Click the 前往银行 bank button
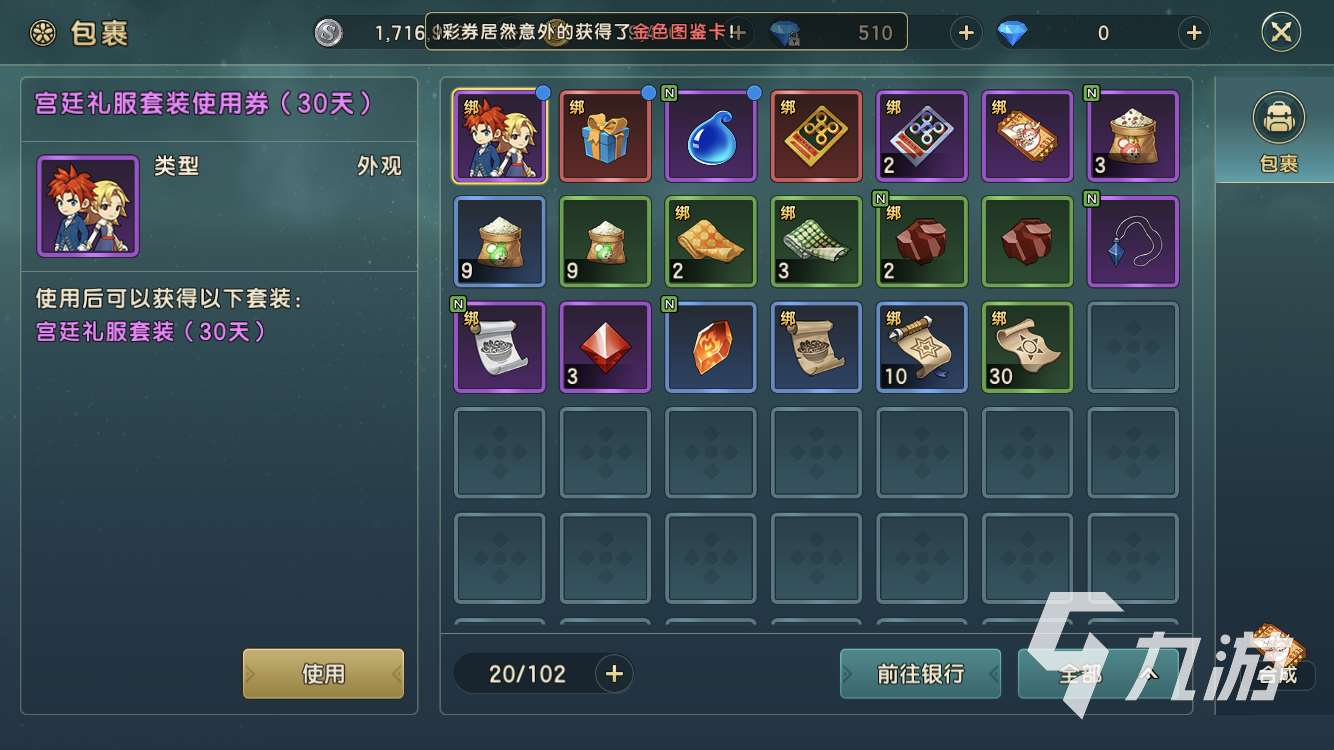Image resolution: width=1334 pixels, height=750 pixels. [919, 673]
